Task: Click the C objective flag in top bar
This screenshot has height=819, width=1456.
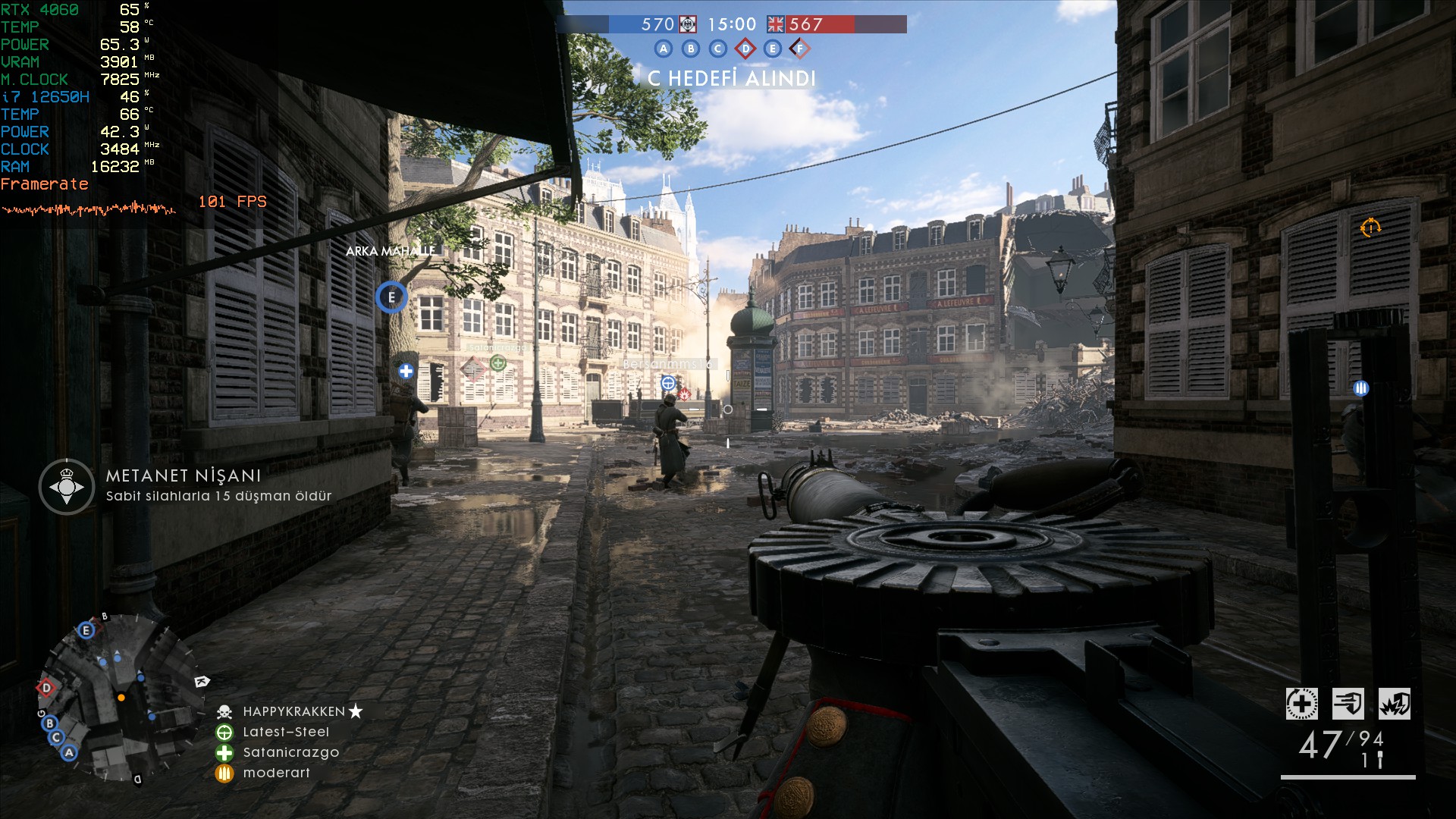Action: (717, 49)
